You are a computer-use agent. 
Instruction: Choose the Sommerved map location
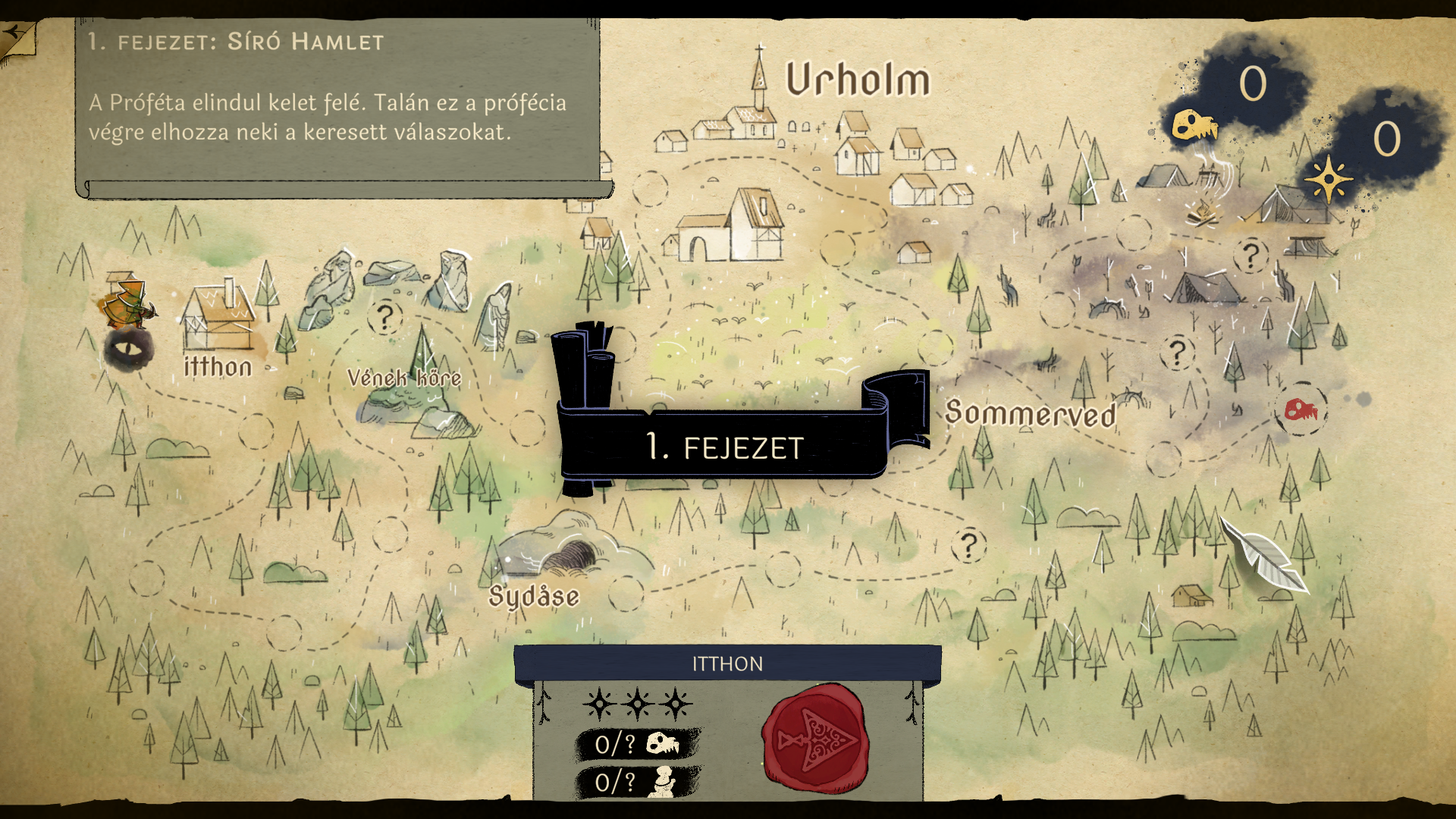(x=1031, y=413)
